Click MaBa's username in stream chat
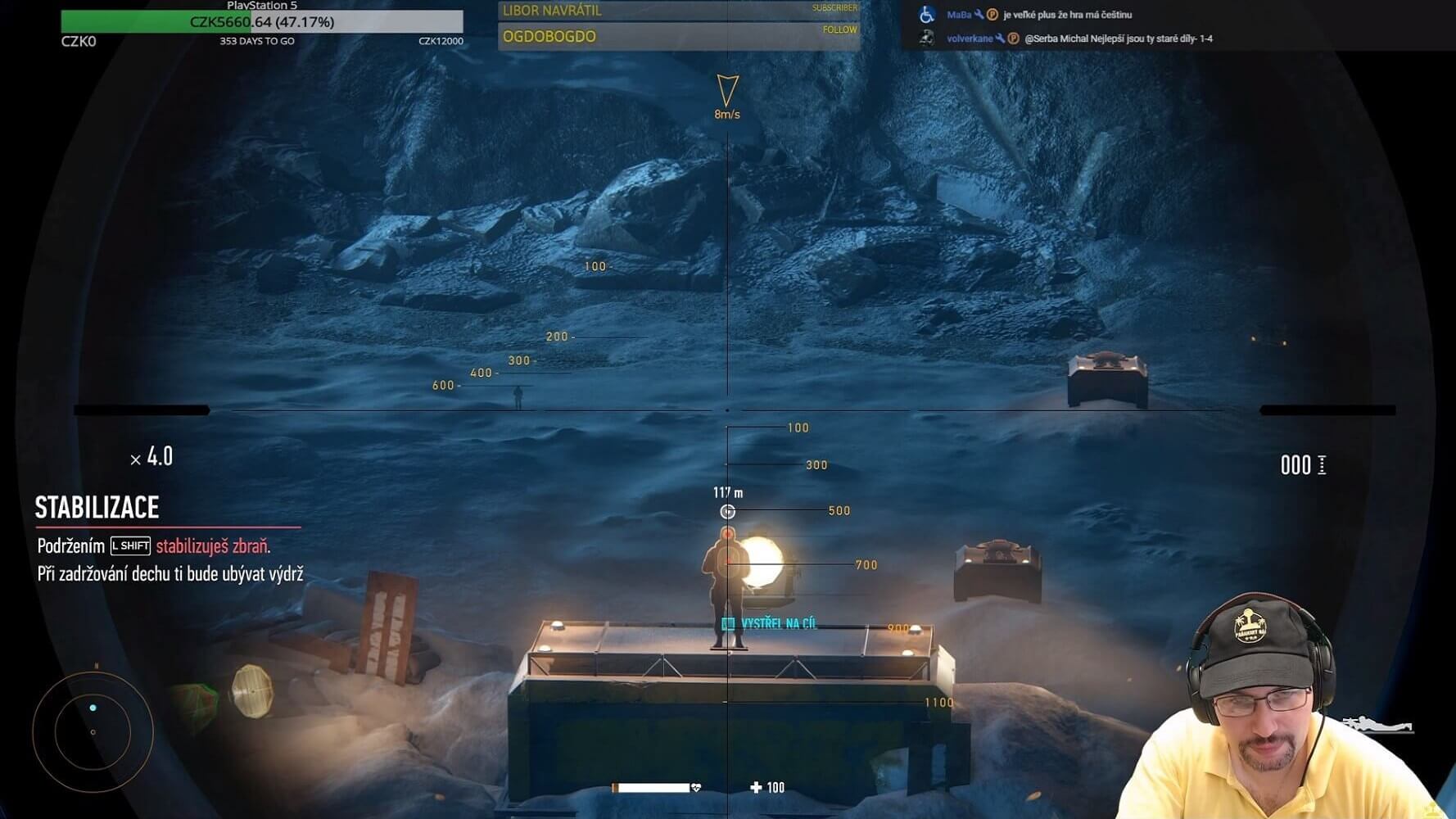Image resolution: width=1456 pixels, height=819 pixels. [958, 15]
